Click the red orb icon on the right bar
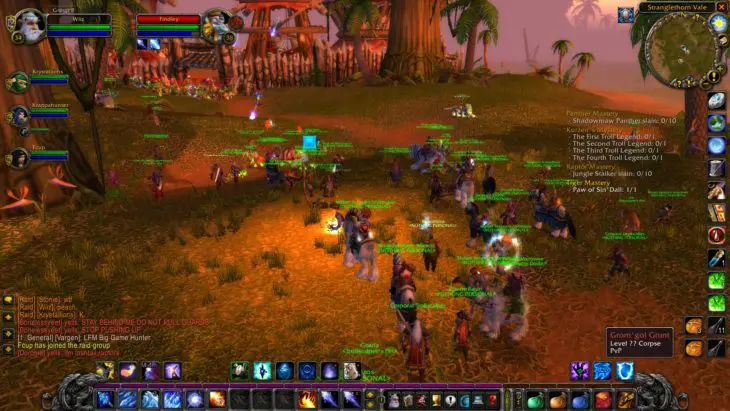This screenshot has width=730, height=411. 716,235
